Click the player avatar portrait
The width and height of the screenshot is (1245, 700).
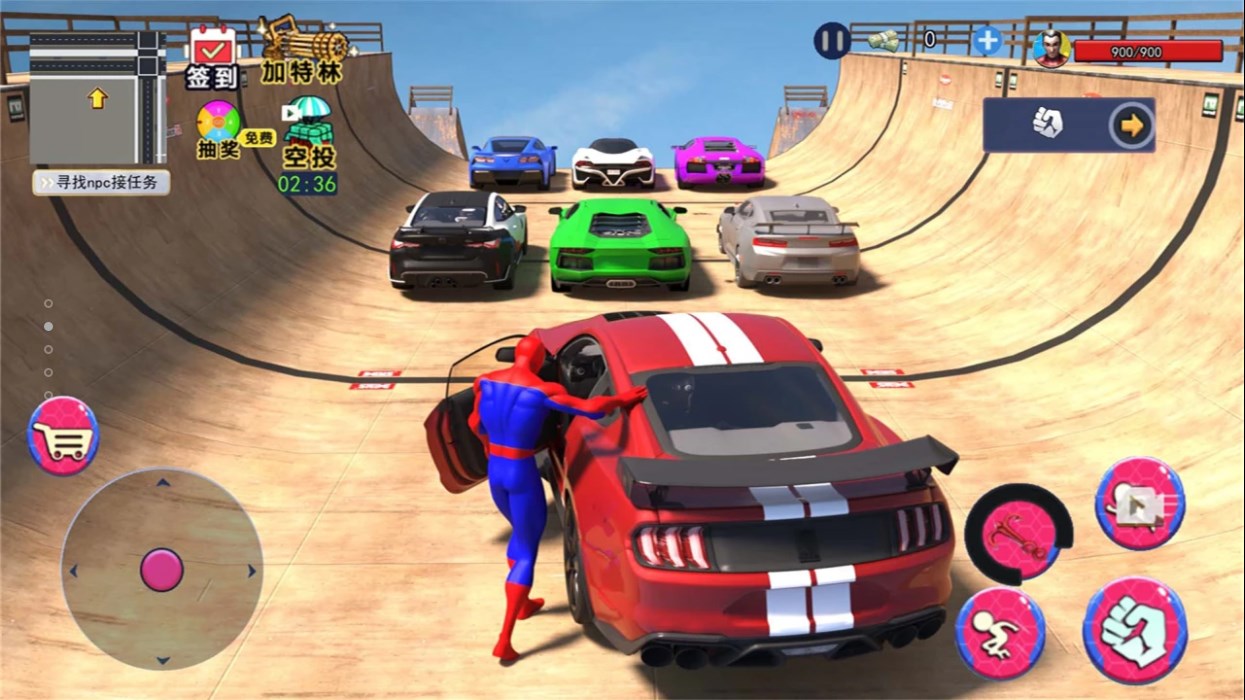pos(1051,48)
